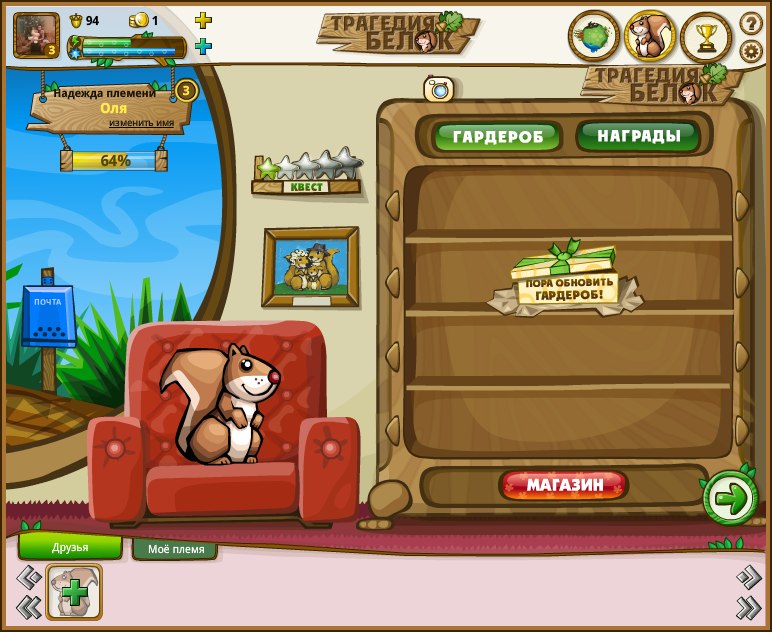Open the green planet round icon
772x632 pixels.
point(594,37)
